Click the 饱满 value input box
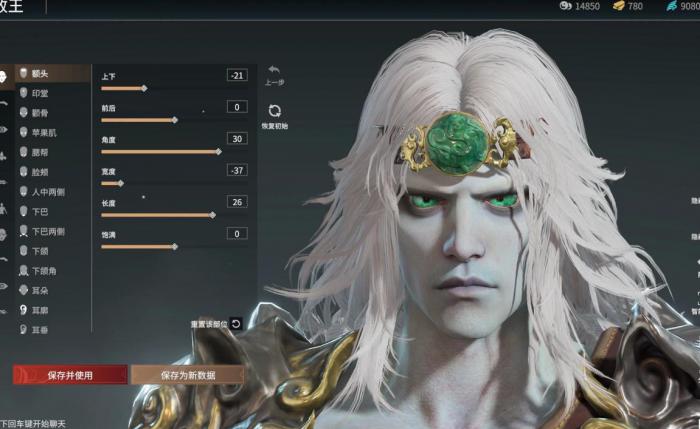 (x=237, y=233)
